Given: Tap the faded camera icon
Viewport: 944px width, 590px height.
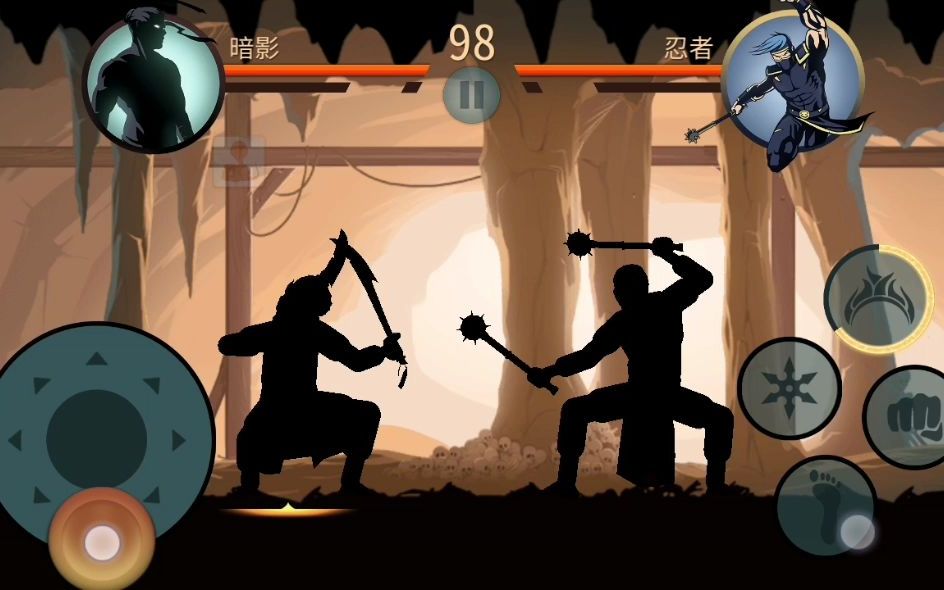Looking at the screenshot, I should pyautogui.click(x=239, y=159).
